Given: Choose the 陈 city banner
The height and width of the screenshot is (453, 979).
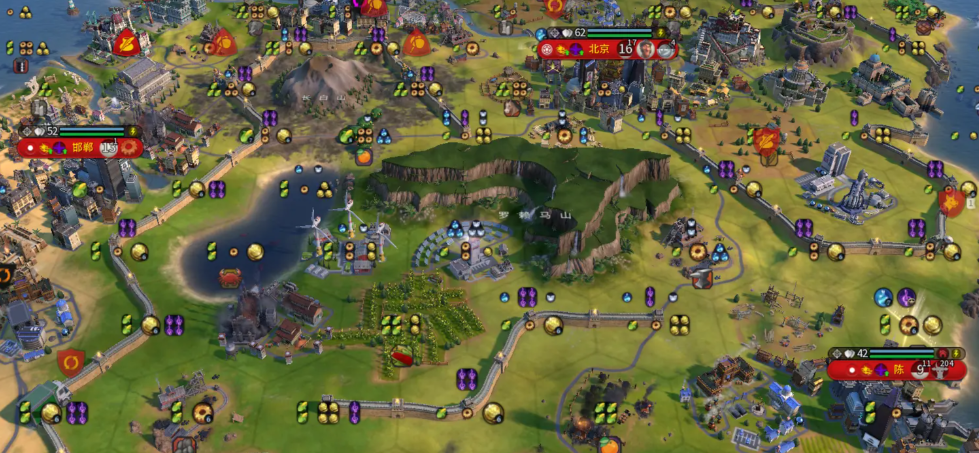Looking at the screenshot, I should point(898,369).
